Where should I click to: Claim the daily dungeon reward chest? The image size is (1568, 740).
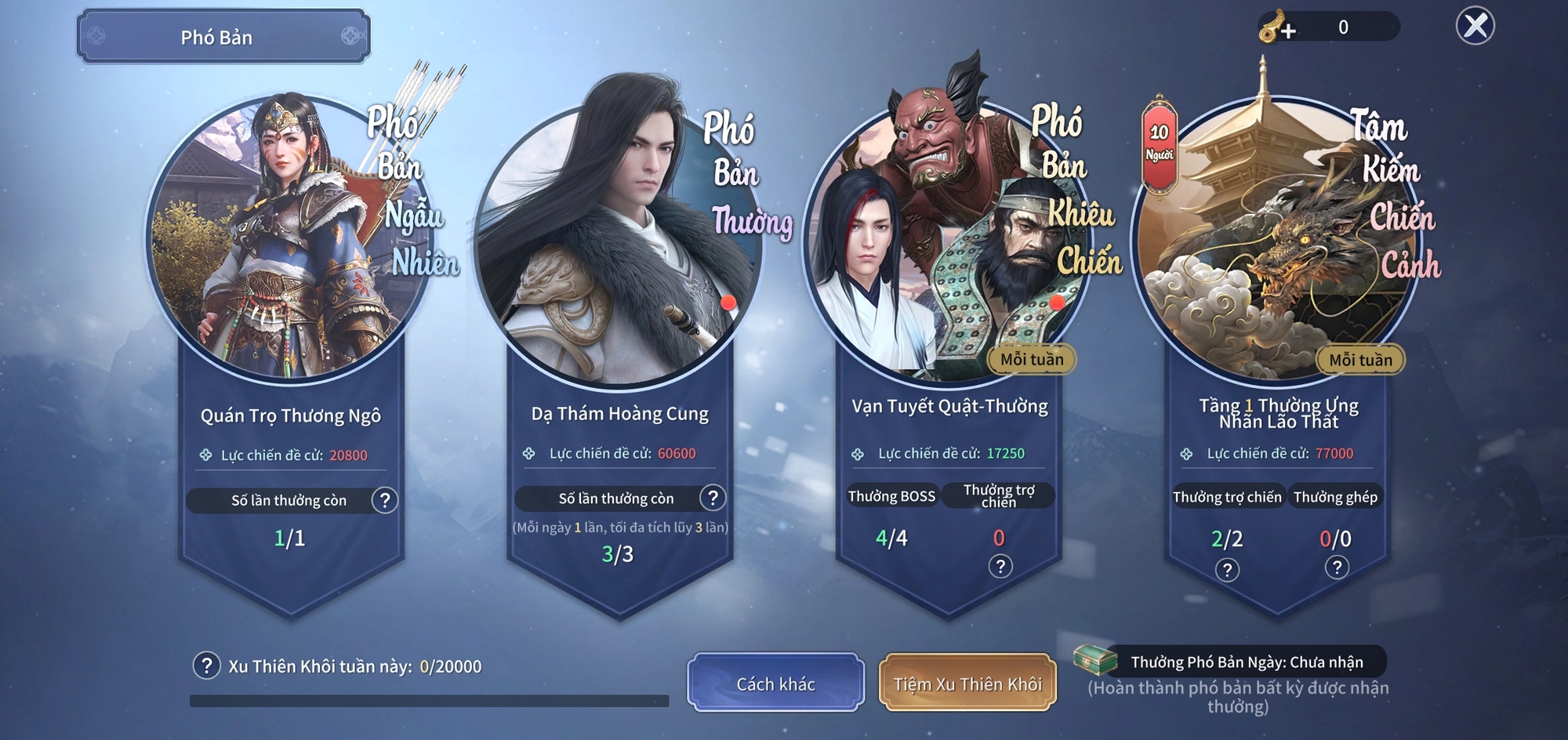coord(1094,661)
